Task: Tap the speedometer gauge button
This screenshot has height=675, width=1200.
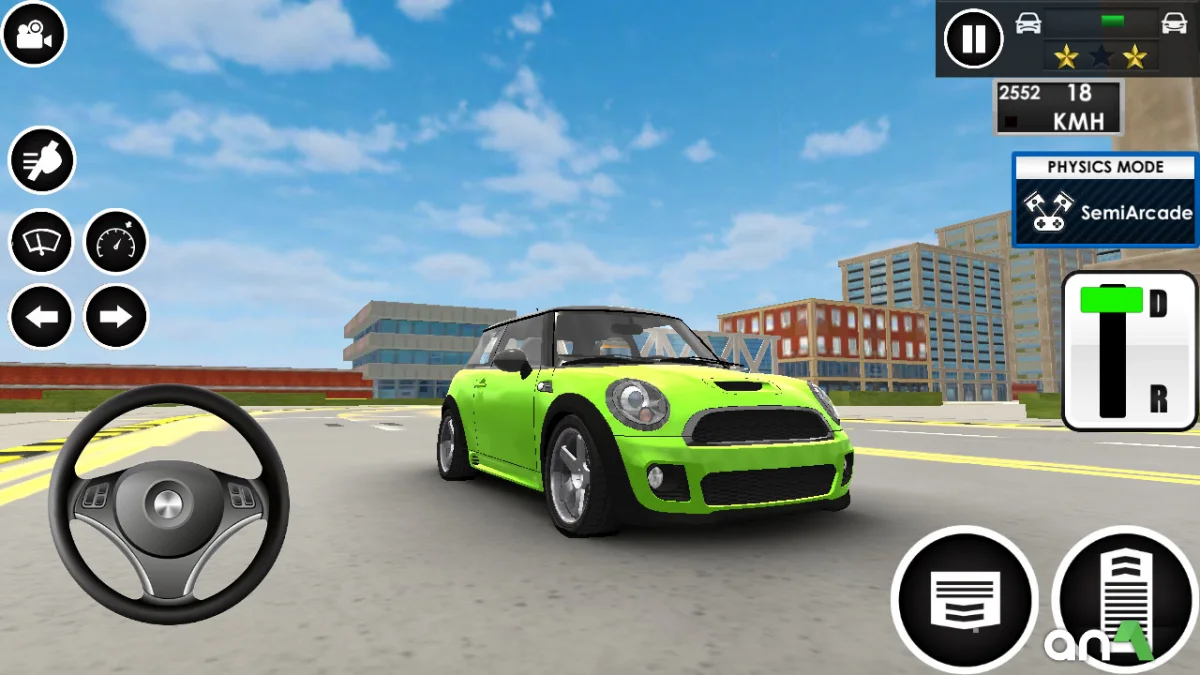Action: tap(116, 241)
